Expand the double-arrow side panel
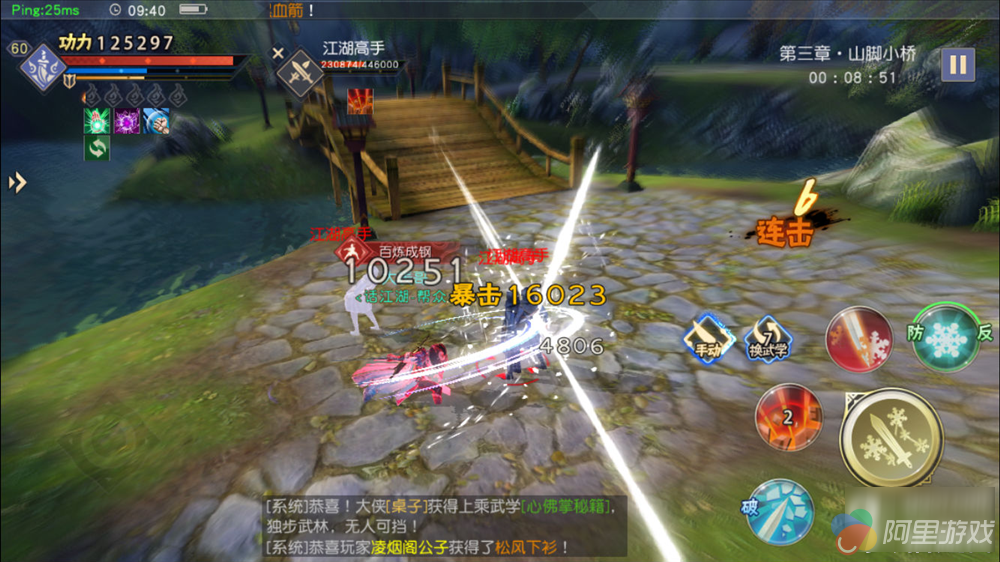Screen dimensions: 1000x562 (x=17, y=183)
